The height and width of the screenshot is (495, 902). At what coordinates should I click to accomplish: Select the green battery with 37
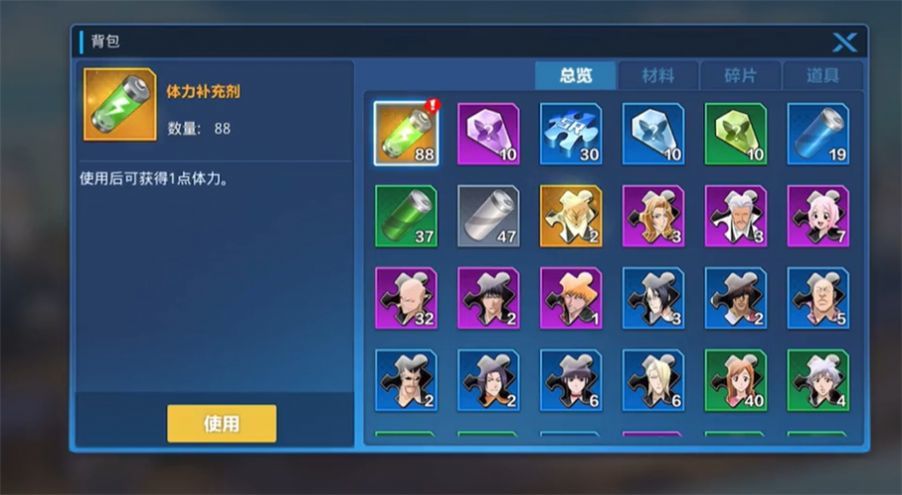point(406,215)
